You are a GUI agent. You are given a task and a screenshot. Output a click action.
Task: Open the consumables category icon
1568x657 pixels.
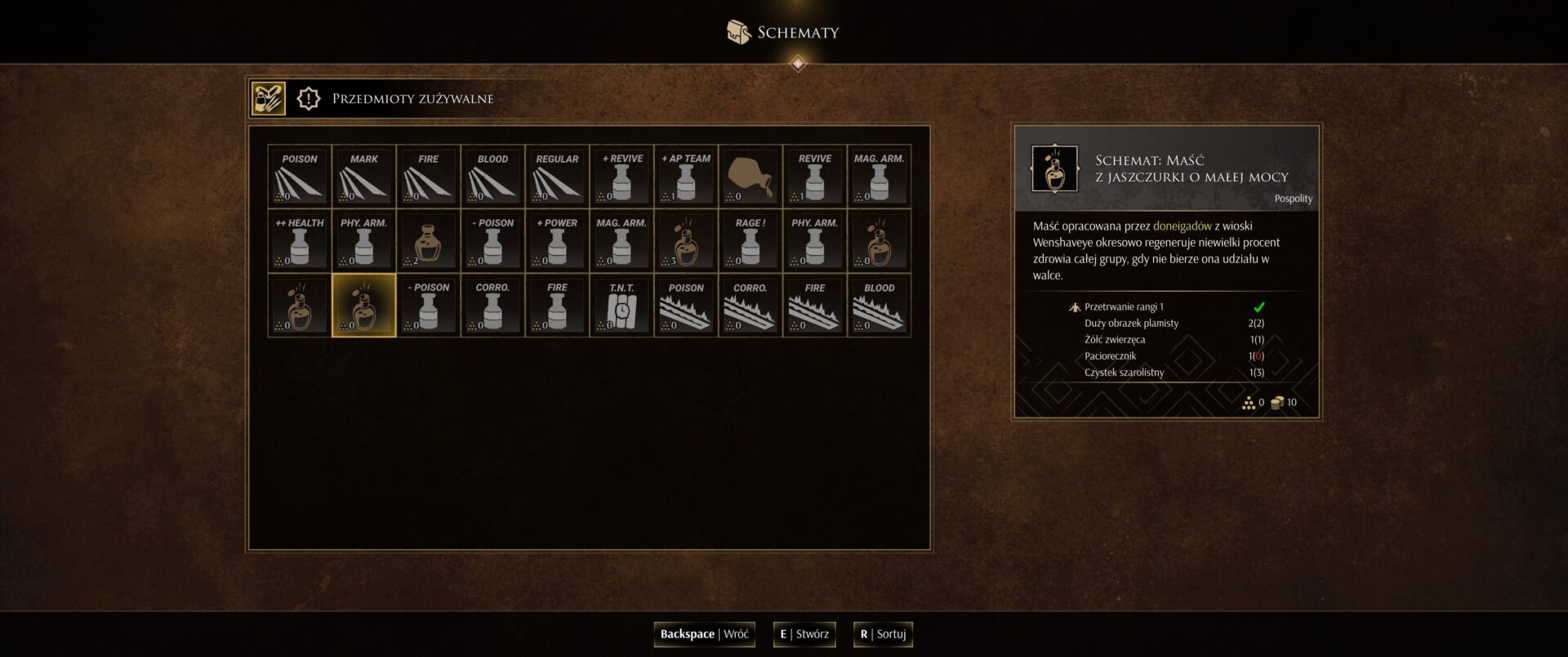[268, 99]
